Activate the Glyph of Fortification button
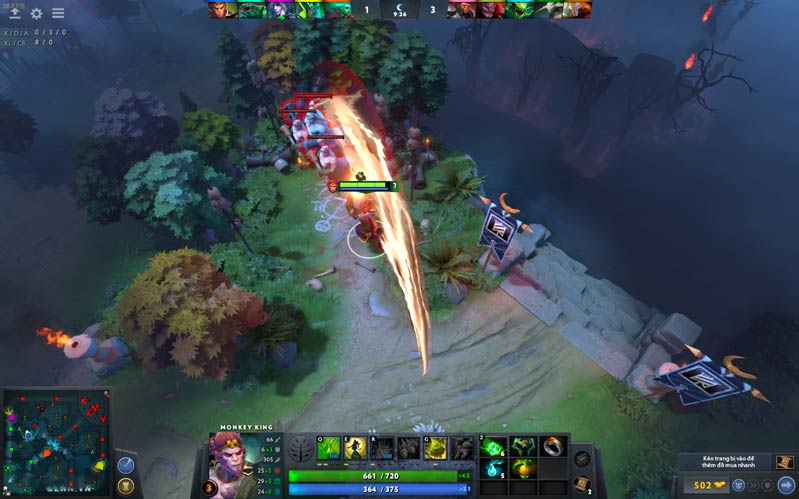This screenshot has height=499, width=799. point(125,487)
